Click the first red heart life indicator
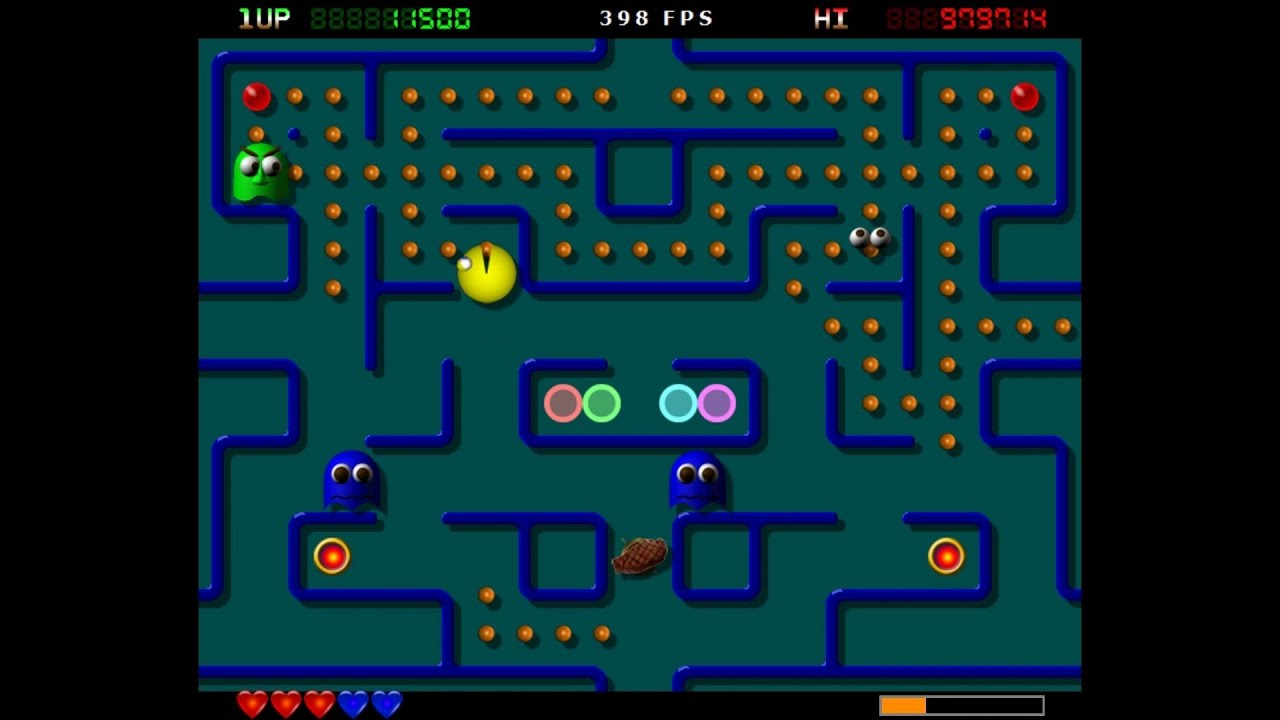 250,704
